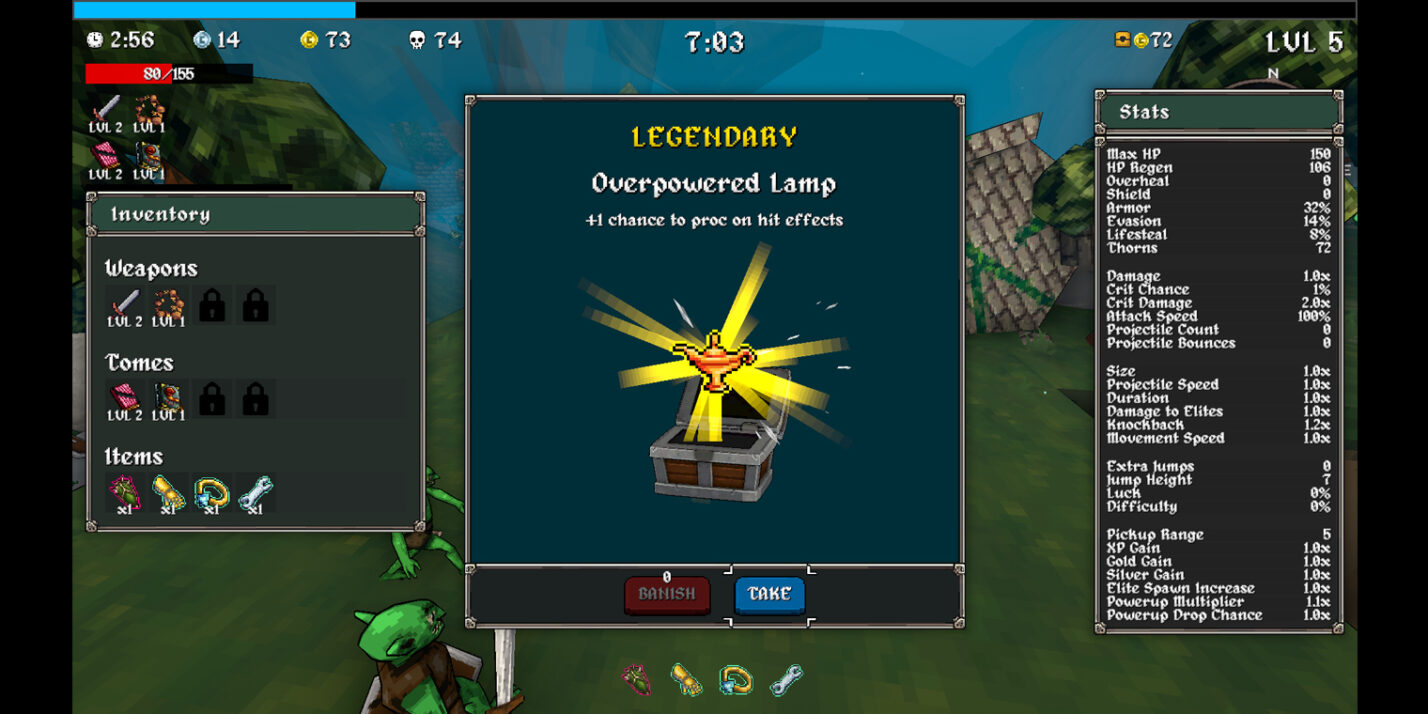Select the fire ring weapon in Inventory
Viewport: 1428px width, 714px height.
tap(168, 303)
